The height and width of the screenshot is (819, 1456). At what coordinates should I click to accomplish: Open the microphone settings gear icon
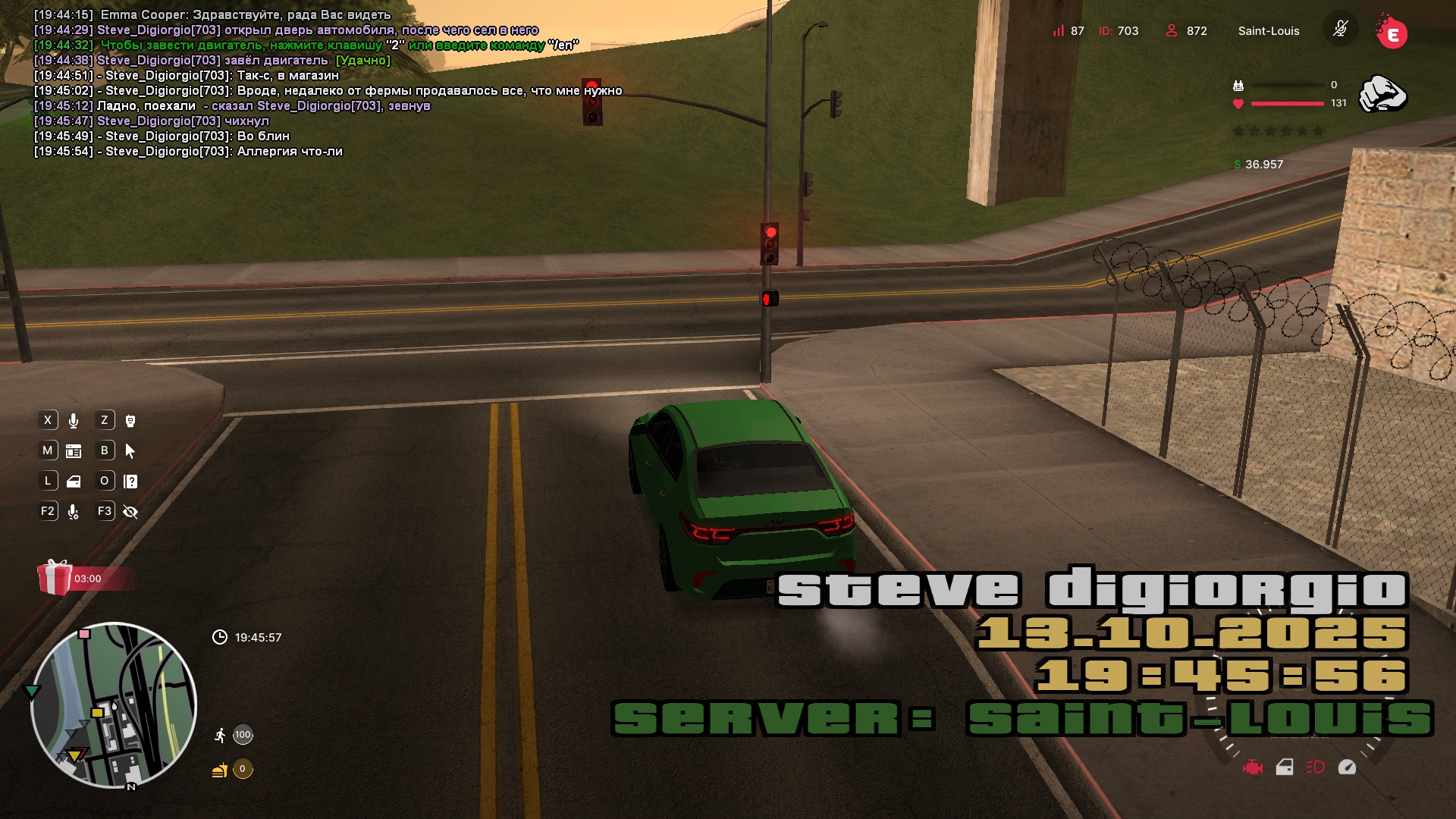pyautogui.click(x=74, y=512)
